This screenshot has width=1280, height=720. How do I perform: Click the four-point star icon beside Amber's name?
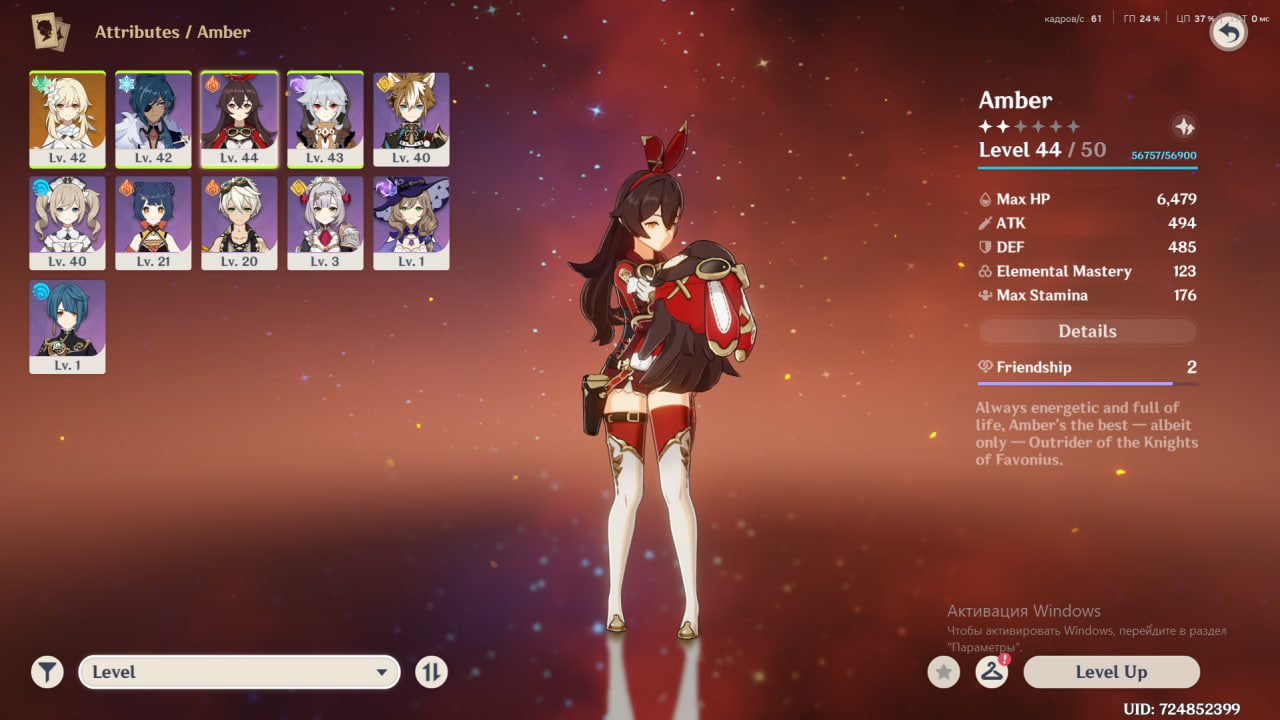click(1183, 127)
